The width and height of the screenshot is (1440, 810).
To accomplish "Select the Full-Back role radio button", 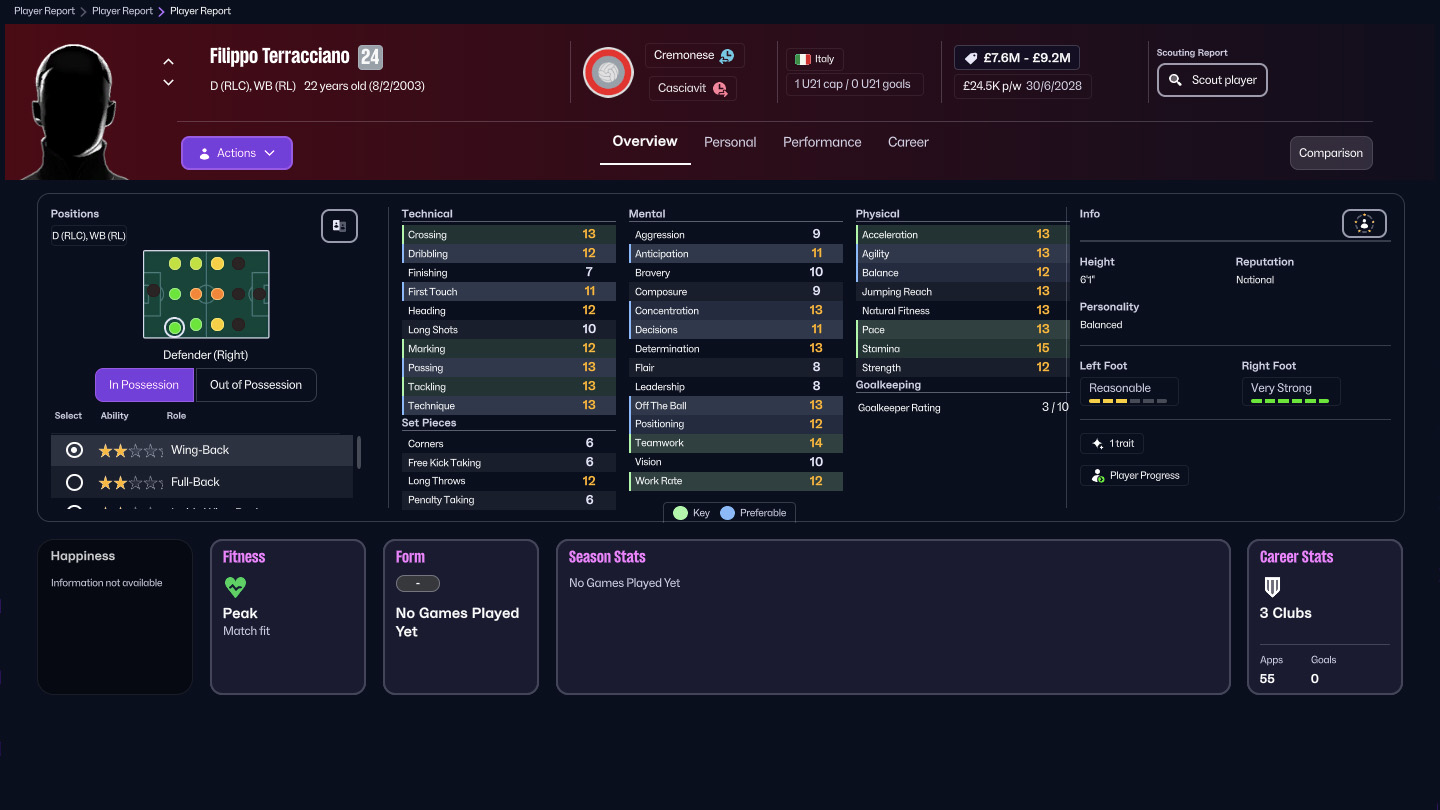I will 73,482.
